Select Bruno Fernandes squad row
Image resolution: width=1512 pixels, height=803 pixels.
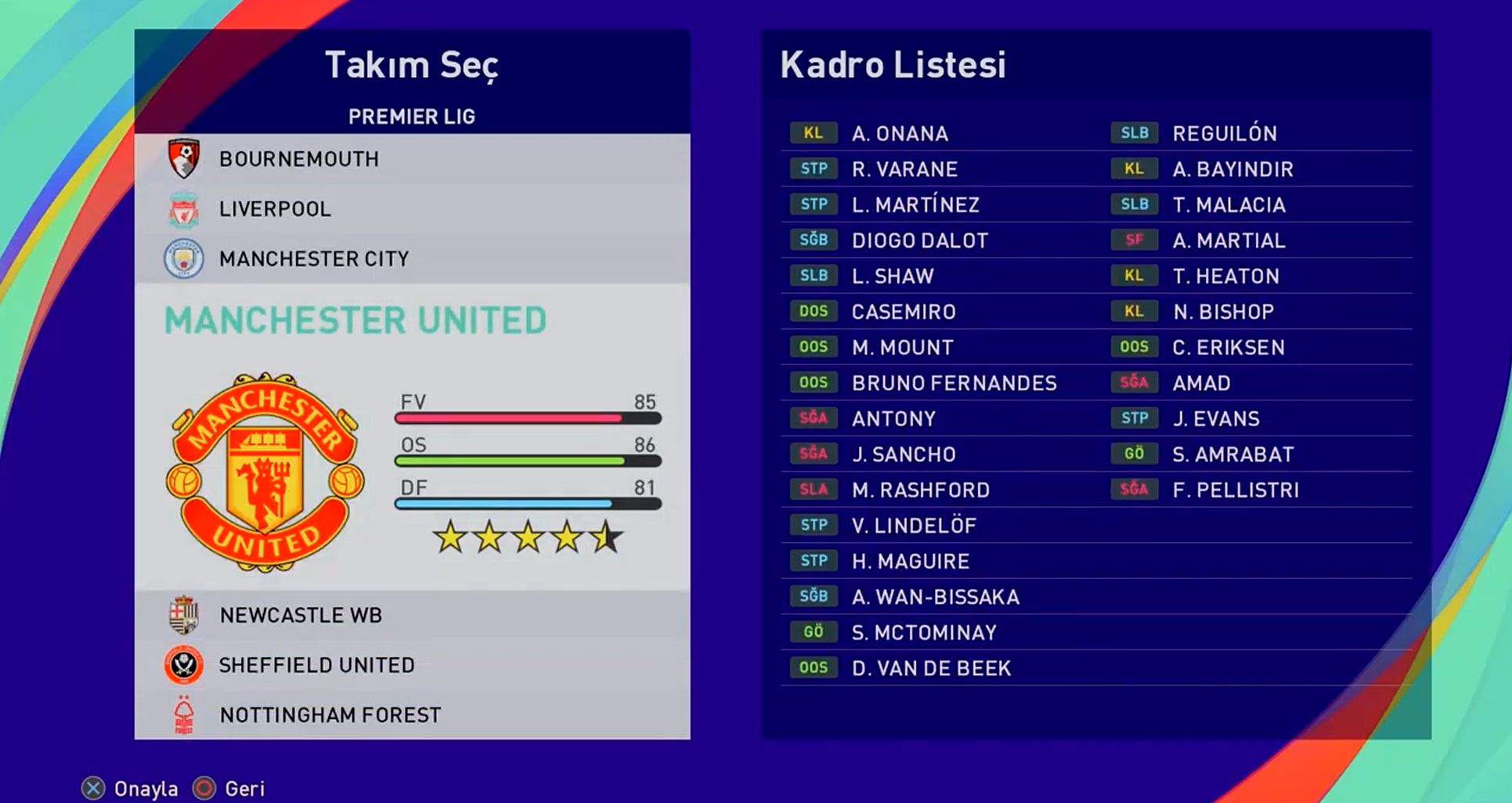(954, 383)
